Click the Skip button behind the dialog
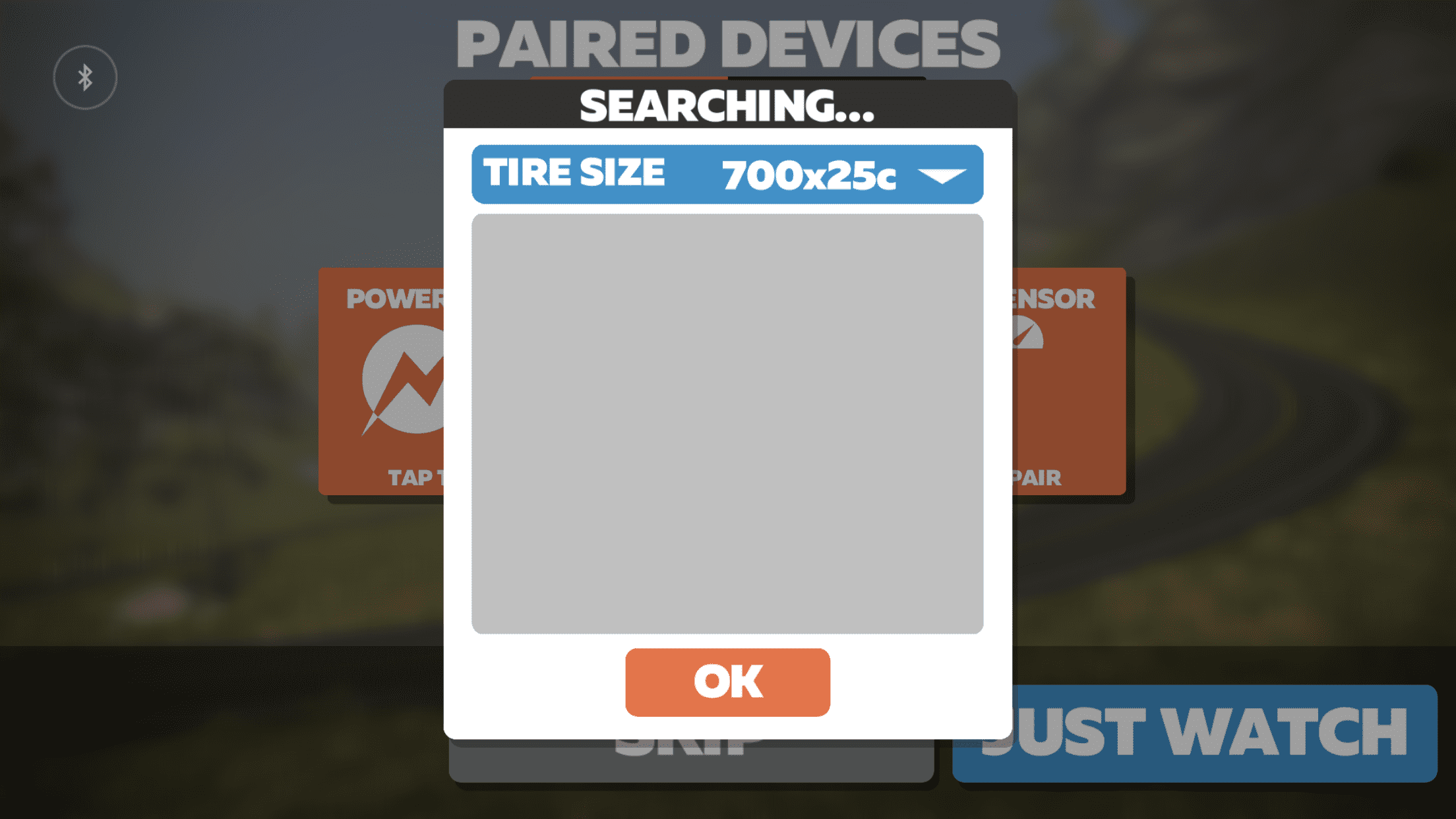1456x819 pixels. click(x=691, y=760)
